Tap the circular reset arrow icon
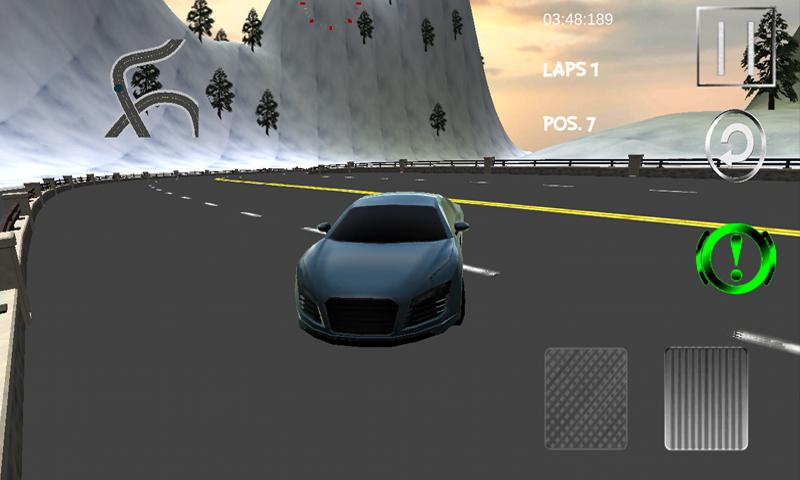The height and width of the screenshot is (480, 800). coord(735,146)
